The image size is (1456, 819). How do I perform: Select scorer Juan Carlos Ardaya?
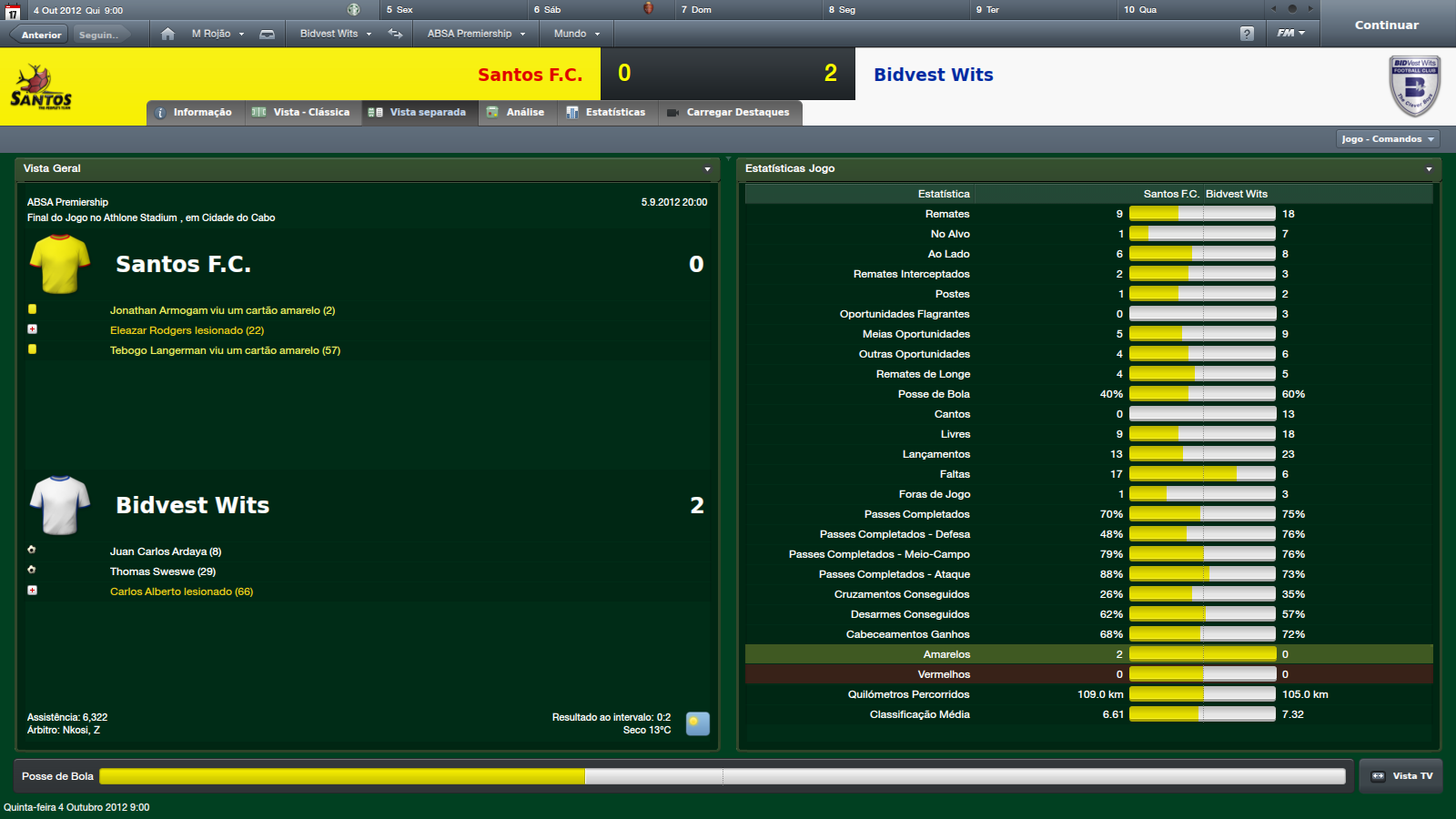pyautogui.click(x=165, y=551)
